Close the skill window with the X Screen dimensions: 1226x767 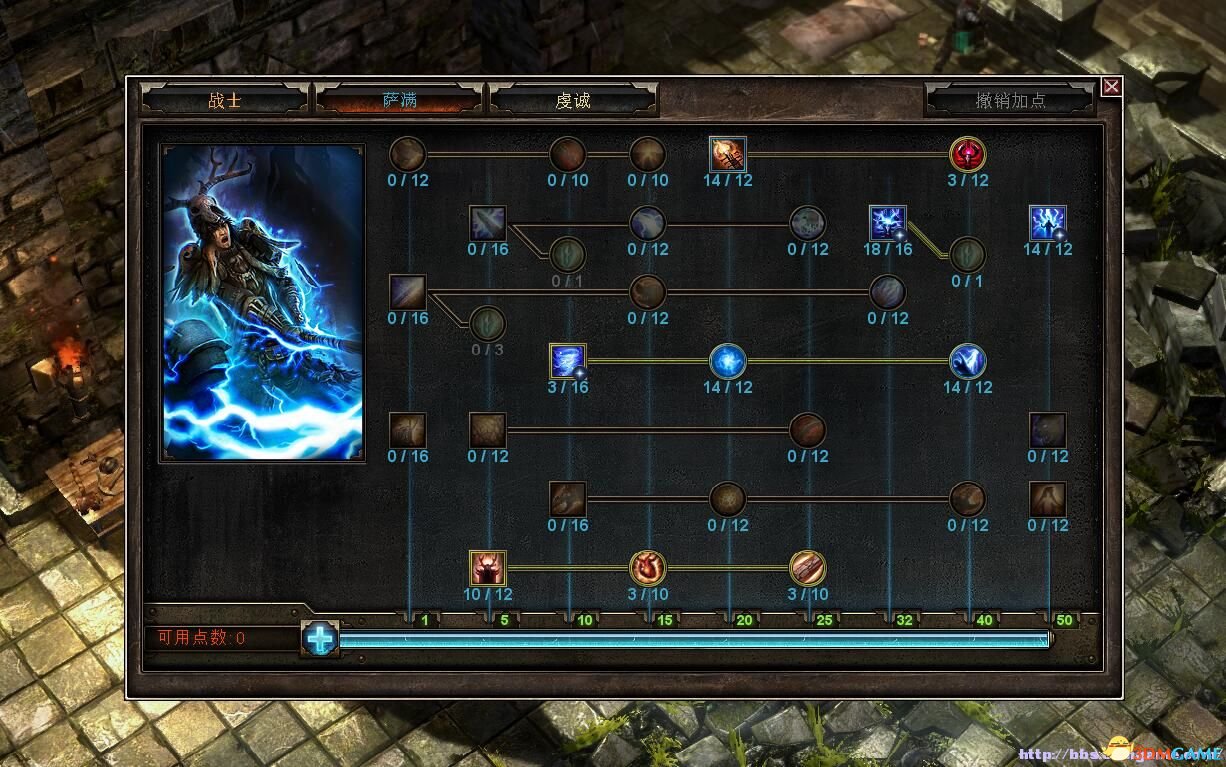(1111, 87)
